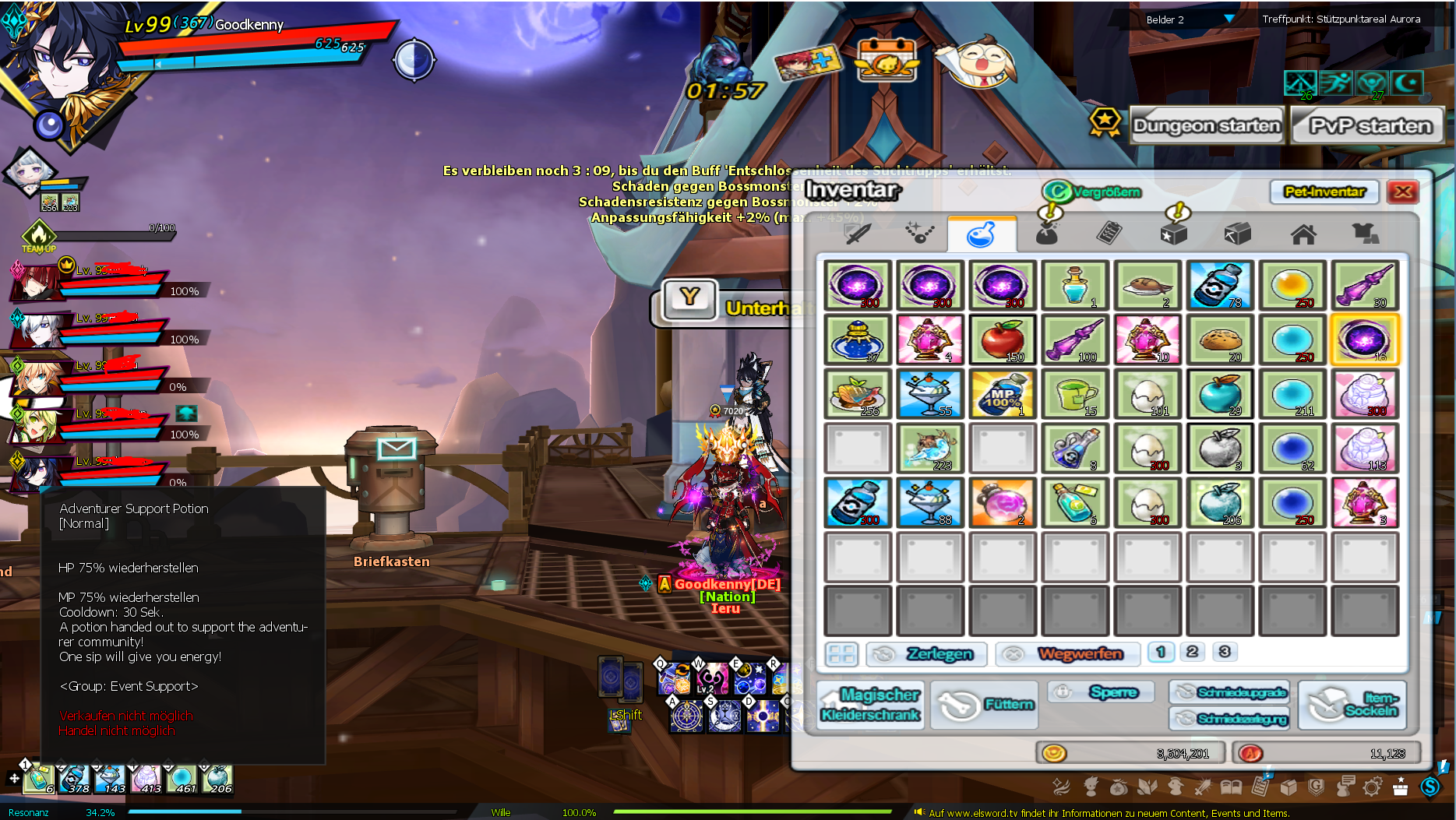Select the chocolate chip cookie slot

pyautogui.click(x=1220, y=340)
